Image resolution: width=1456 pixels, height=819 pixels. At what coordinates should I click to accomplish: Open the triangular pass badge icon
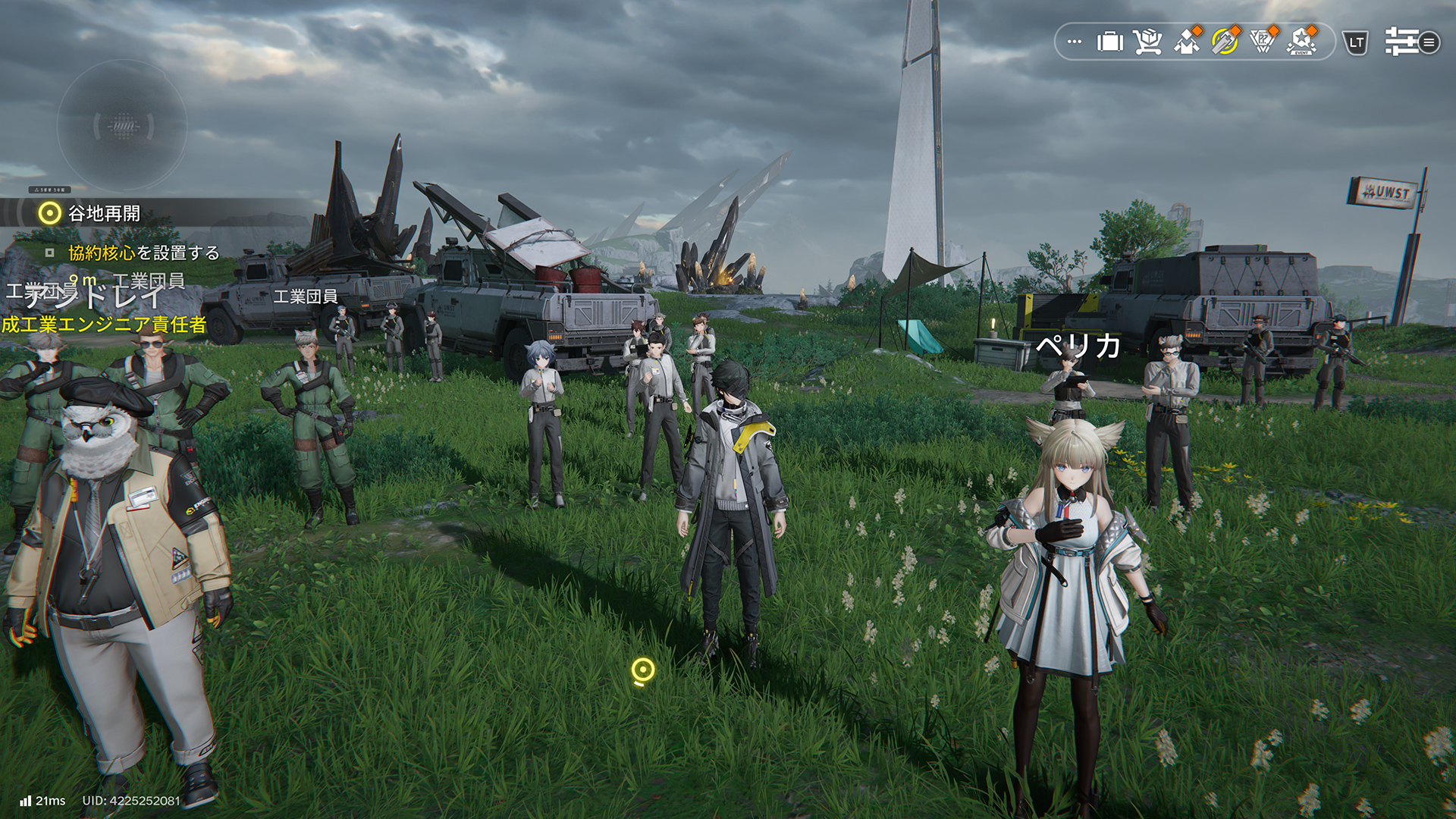point(1263,42)
